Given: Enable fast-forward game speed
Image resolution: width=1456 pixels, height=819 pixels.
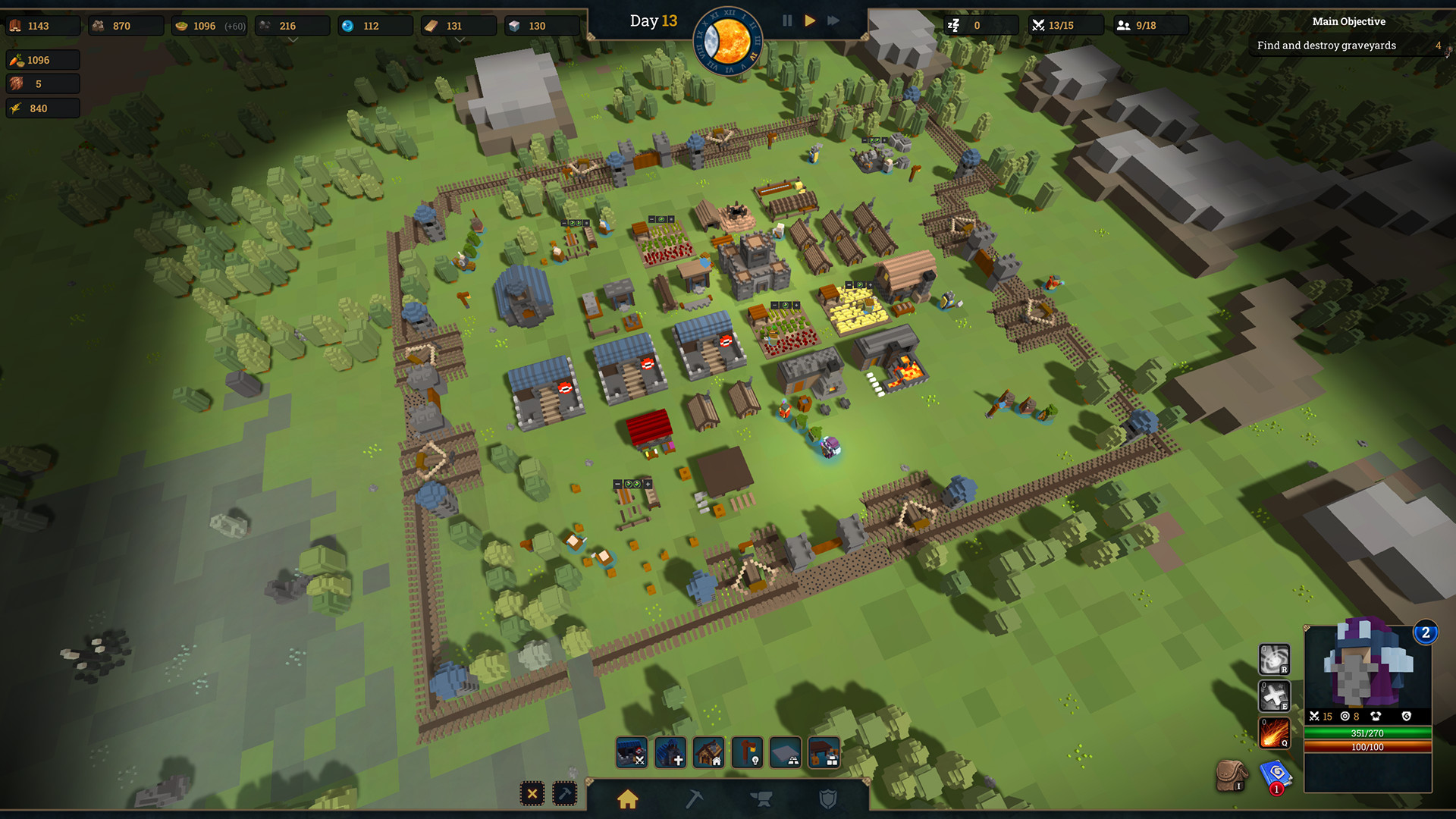Looking at the screenshot, I should (833, 20).
